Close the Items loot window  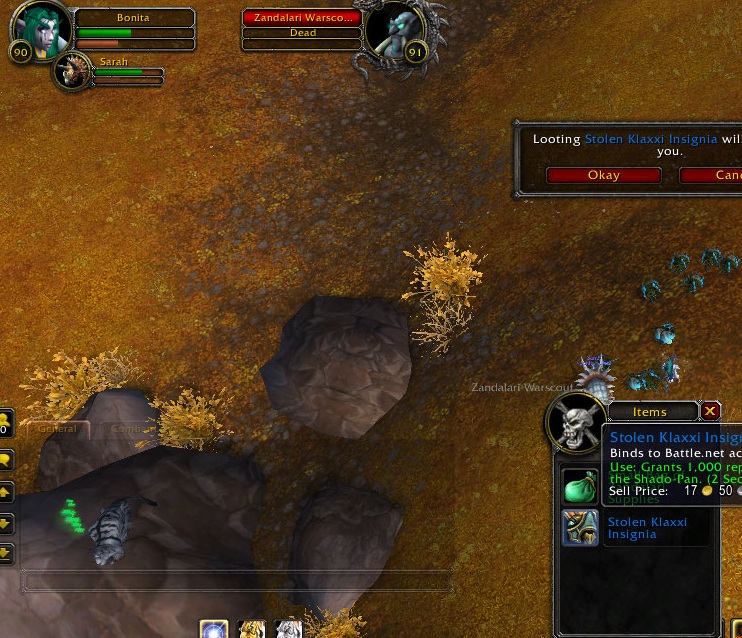tap(710, 411)
